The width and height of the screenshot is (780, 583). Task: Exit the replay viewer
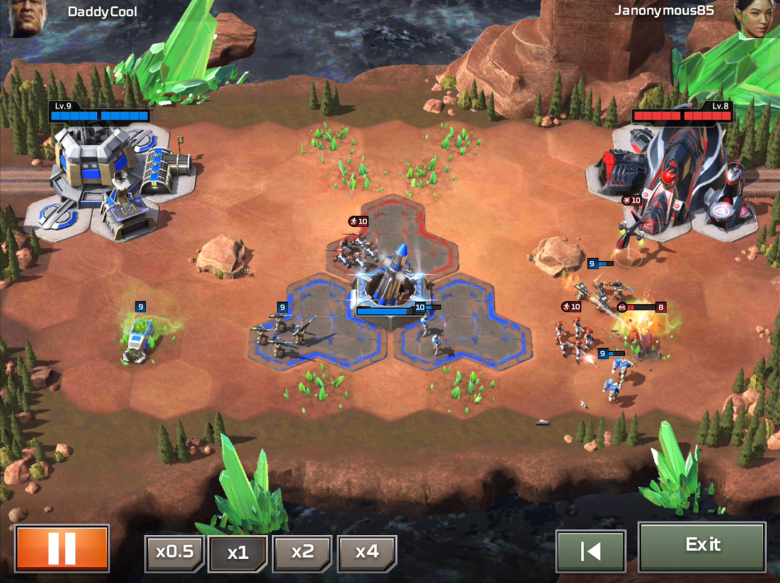point(702,546)
